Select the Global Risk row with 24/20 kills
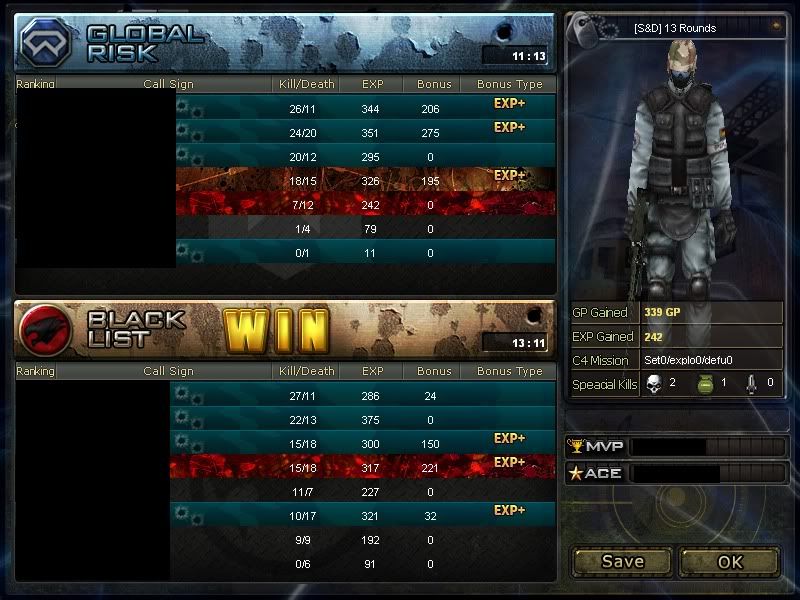Viewport: 800px width, 600px height. click(x=364, y=133)
